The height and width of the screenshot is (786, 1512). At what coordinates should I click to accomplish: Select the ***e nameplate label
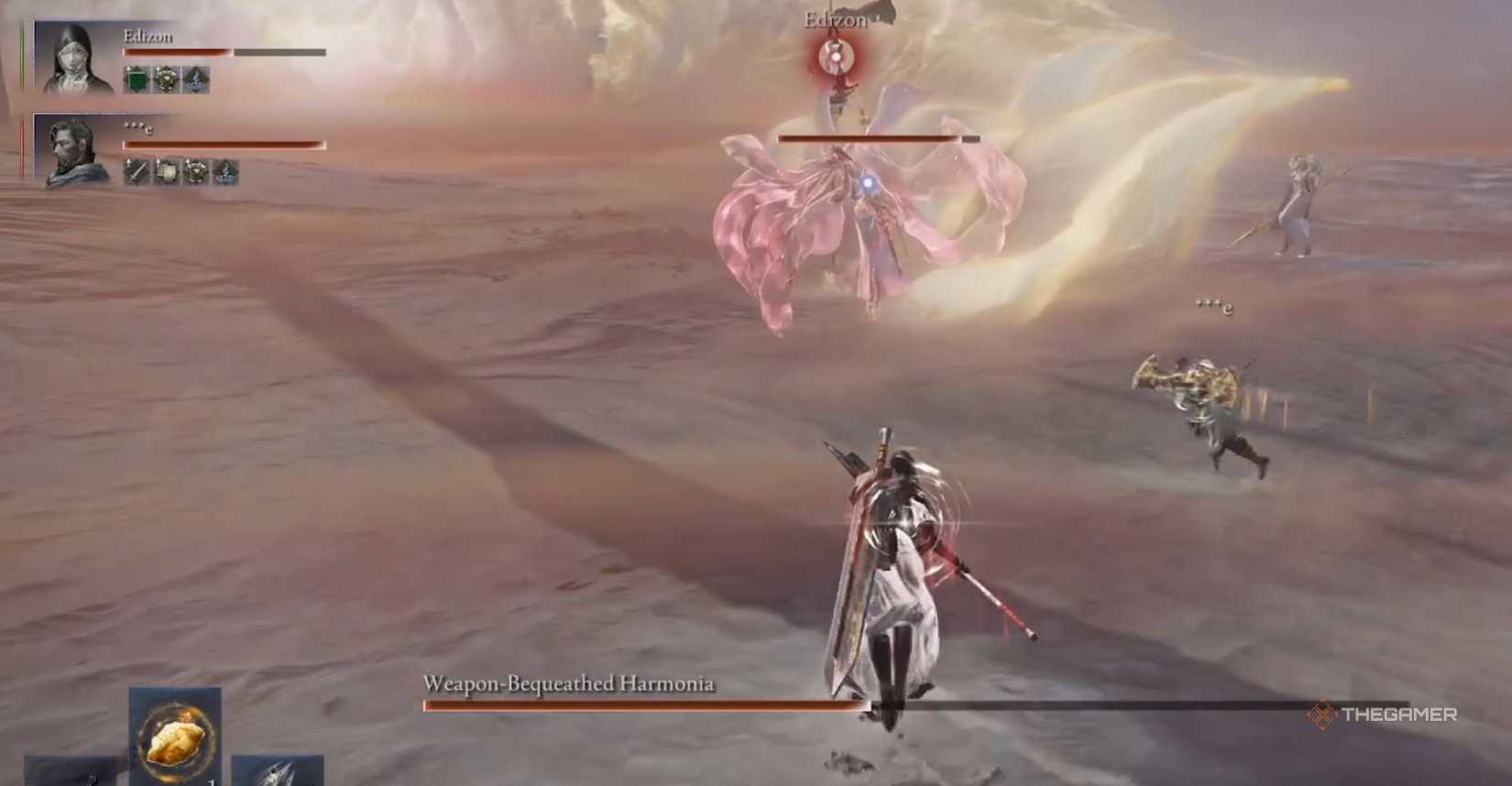click(x=137, y=128)
